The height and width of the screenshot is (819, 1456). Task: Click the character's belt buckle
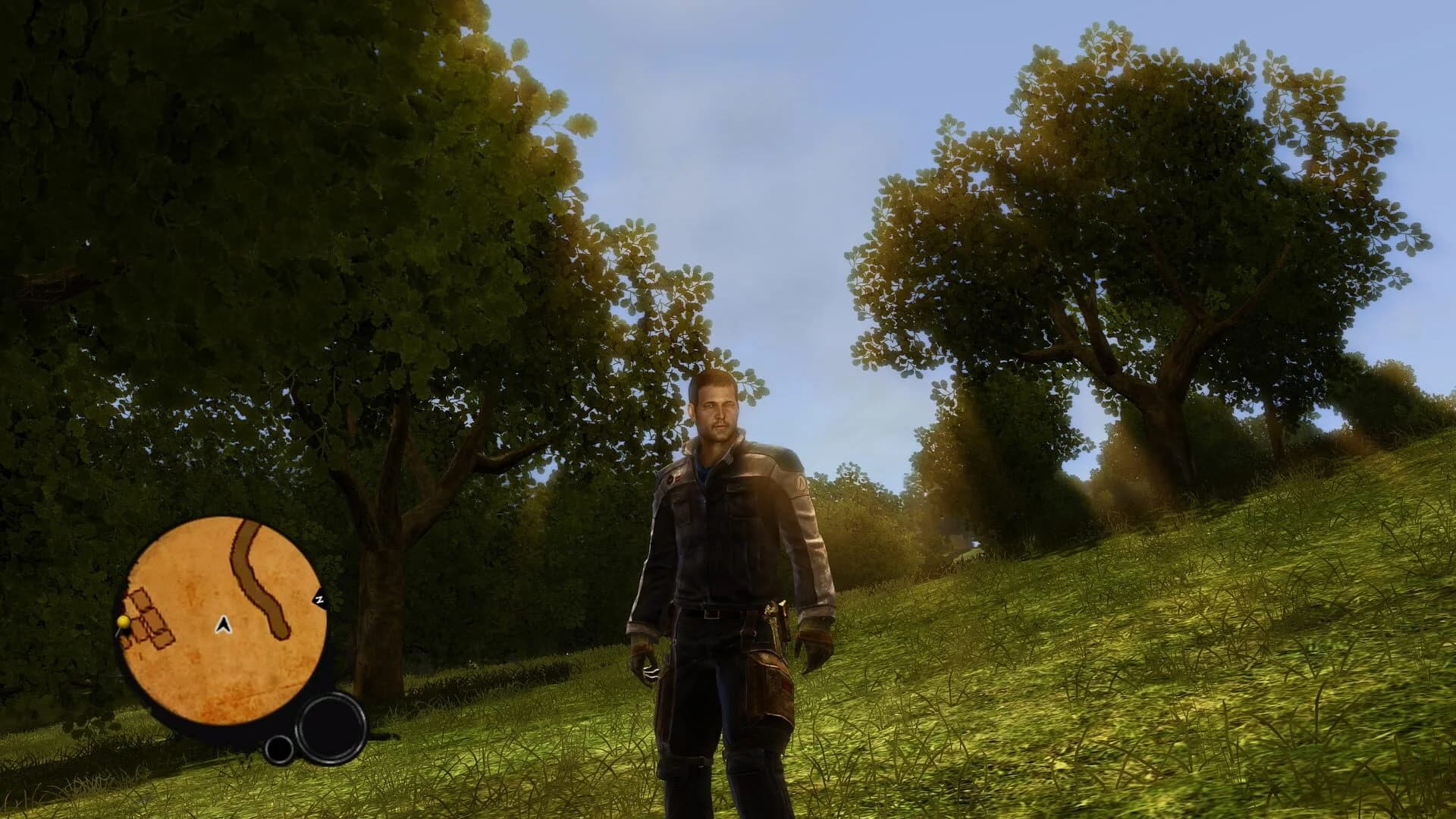pyautogui.click(x=711, y=613)
